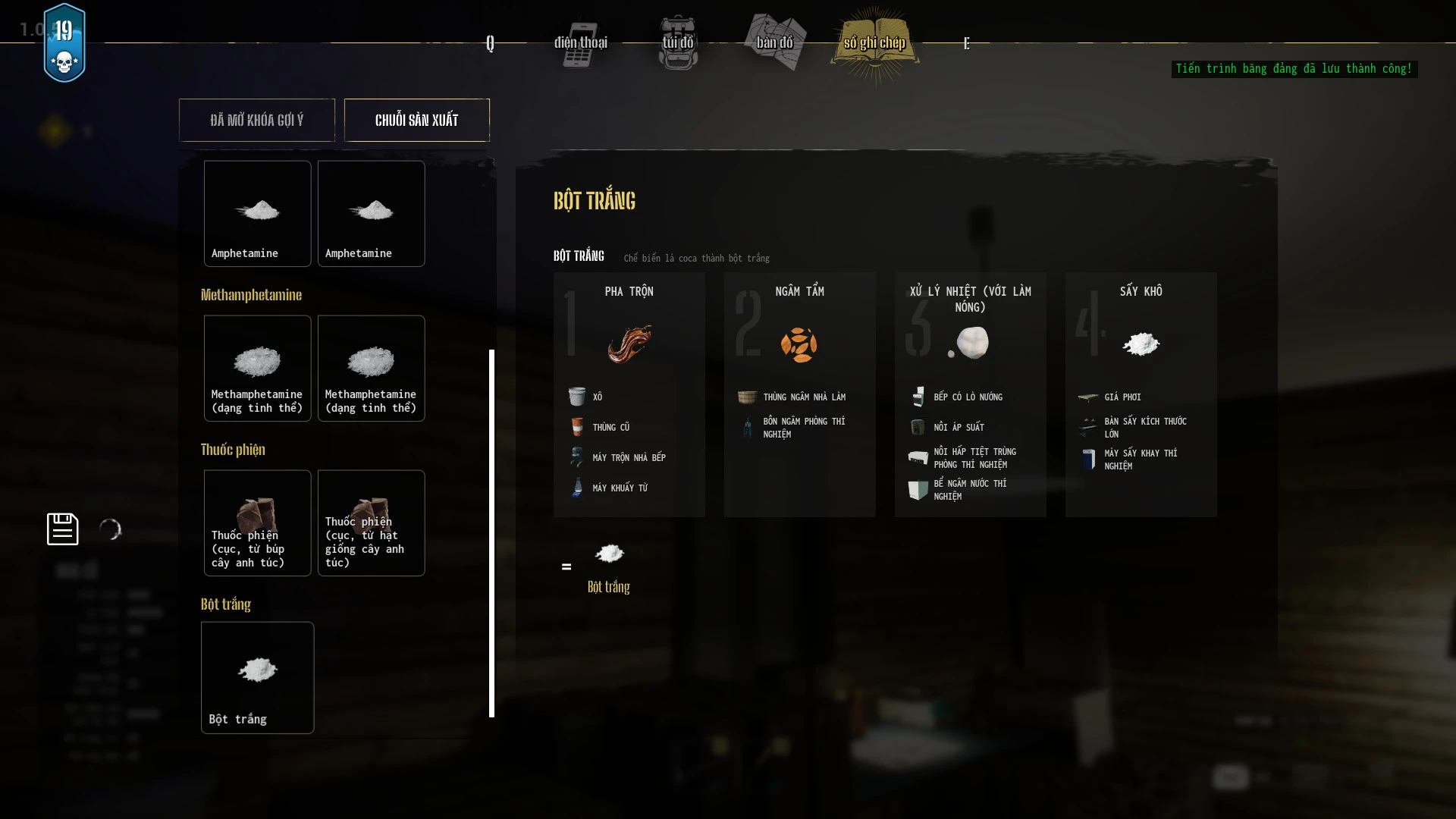Screen dimensions: 1456x819
Task: Open the Xử lý nhiệt step card
Action: 970,394
